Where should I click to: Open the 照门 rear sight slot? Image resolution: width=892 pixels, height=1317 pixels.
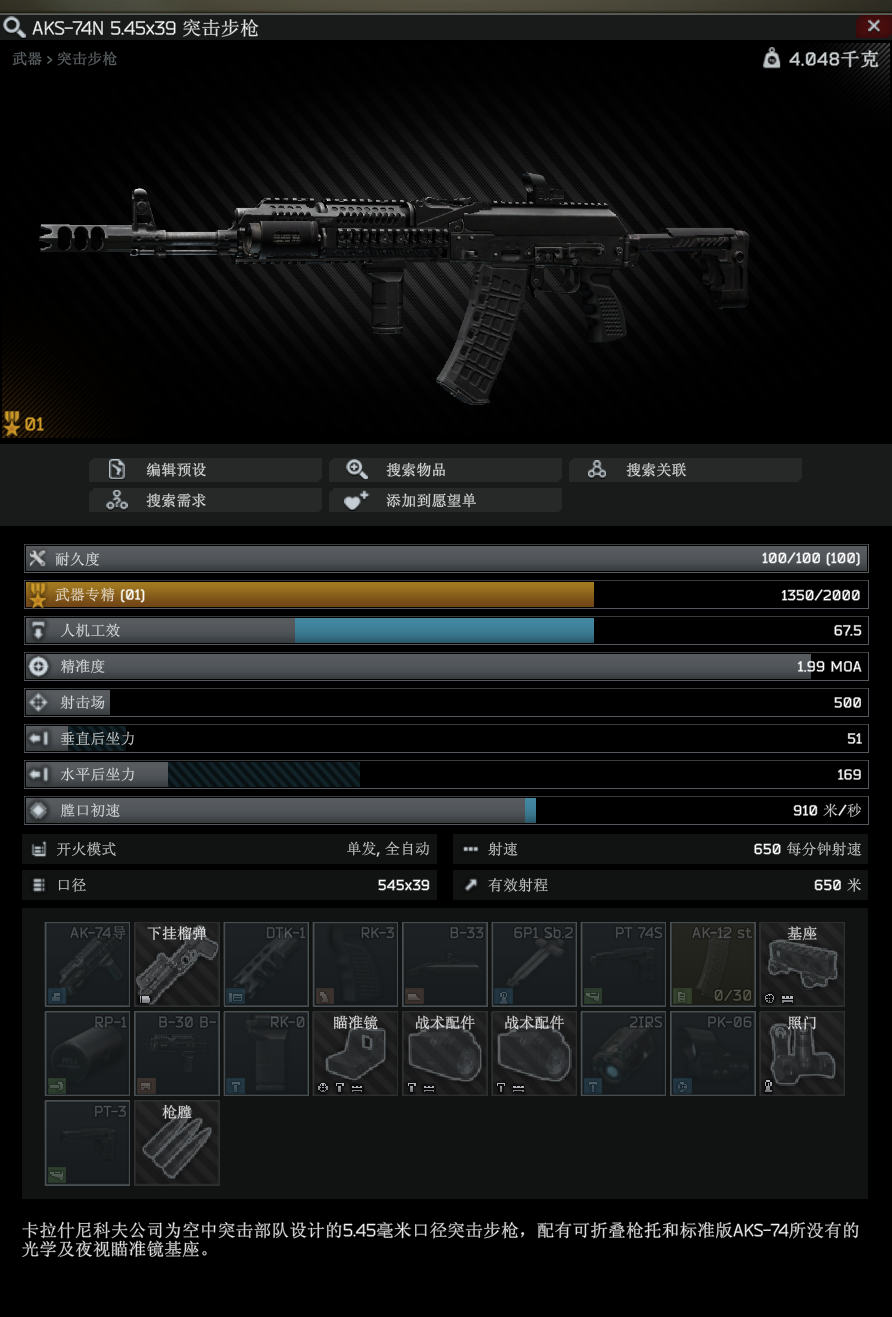click(x=802, y=1053)
